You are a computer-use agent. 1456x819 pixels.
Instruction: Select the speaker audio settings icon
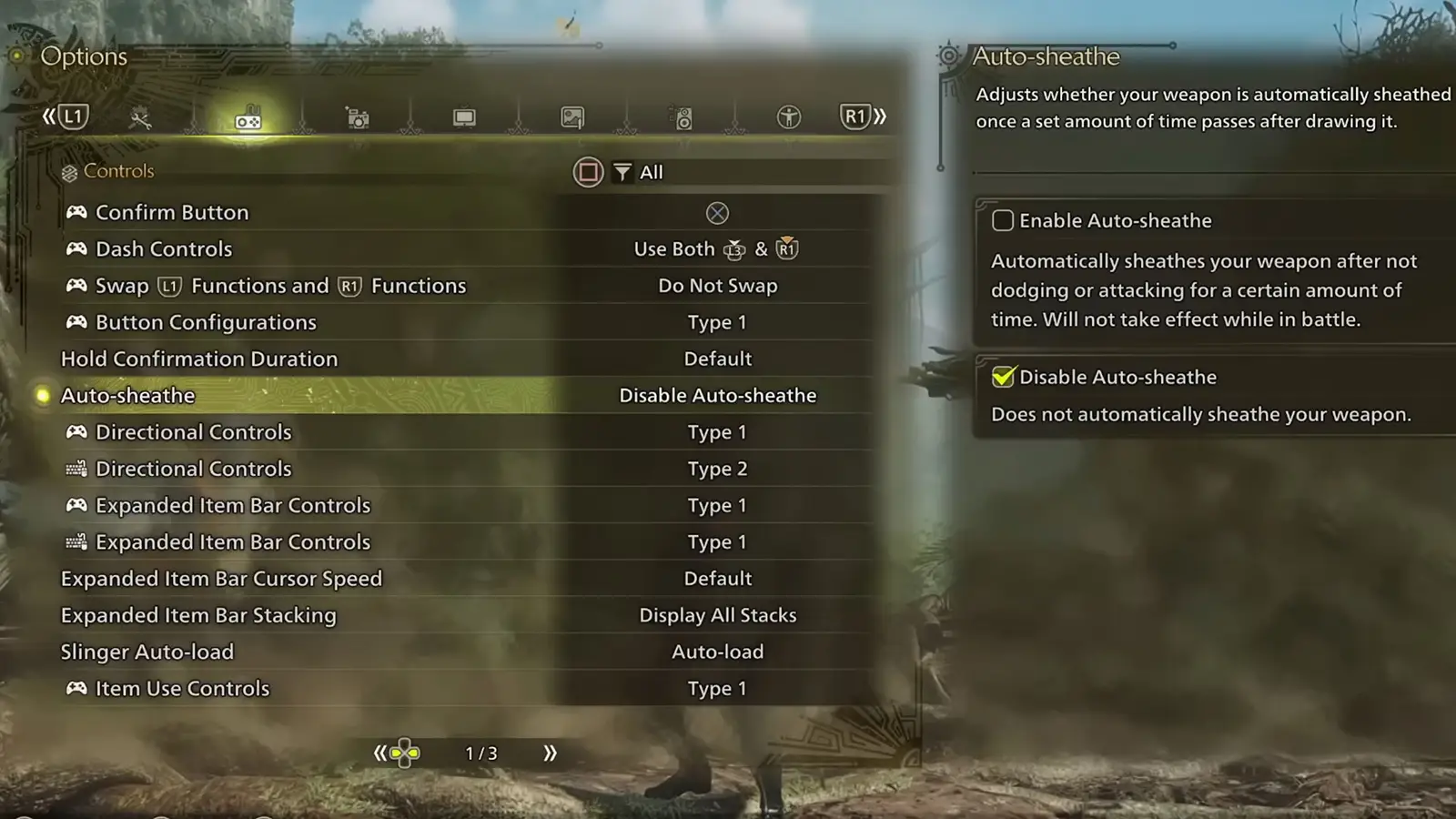(x=681, y=116)
